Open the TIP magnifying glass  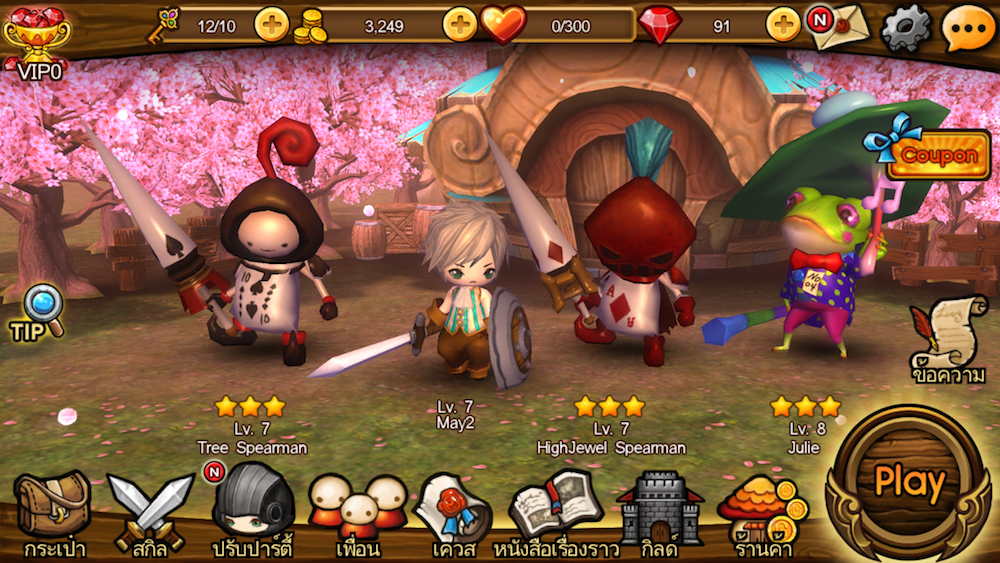coord(38,311)
